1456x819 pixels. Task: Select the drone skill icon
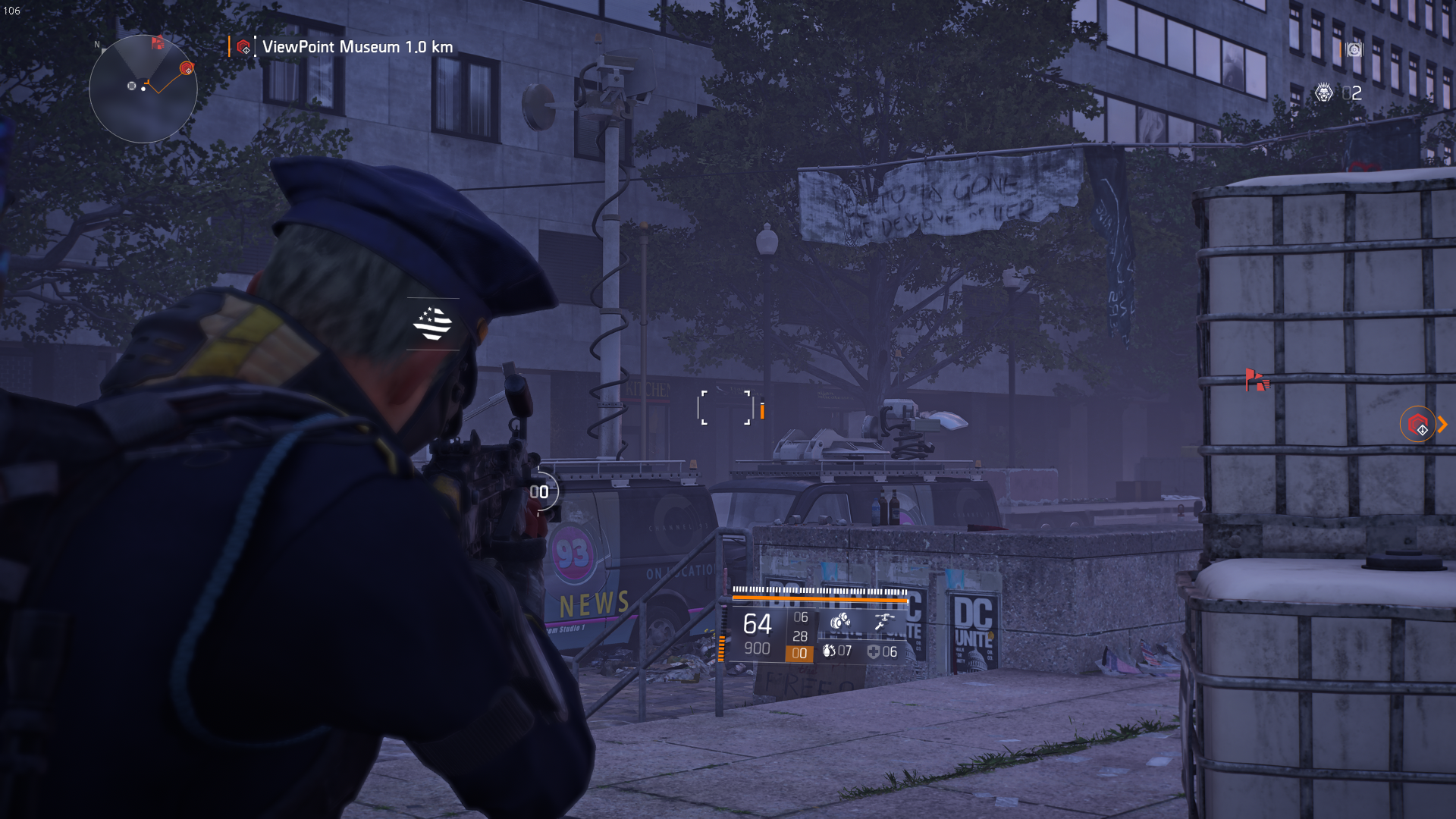click(x=884, y=619)
